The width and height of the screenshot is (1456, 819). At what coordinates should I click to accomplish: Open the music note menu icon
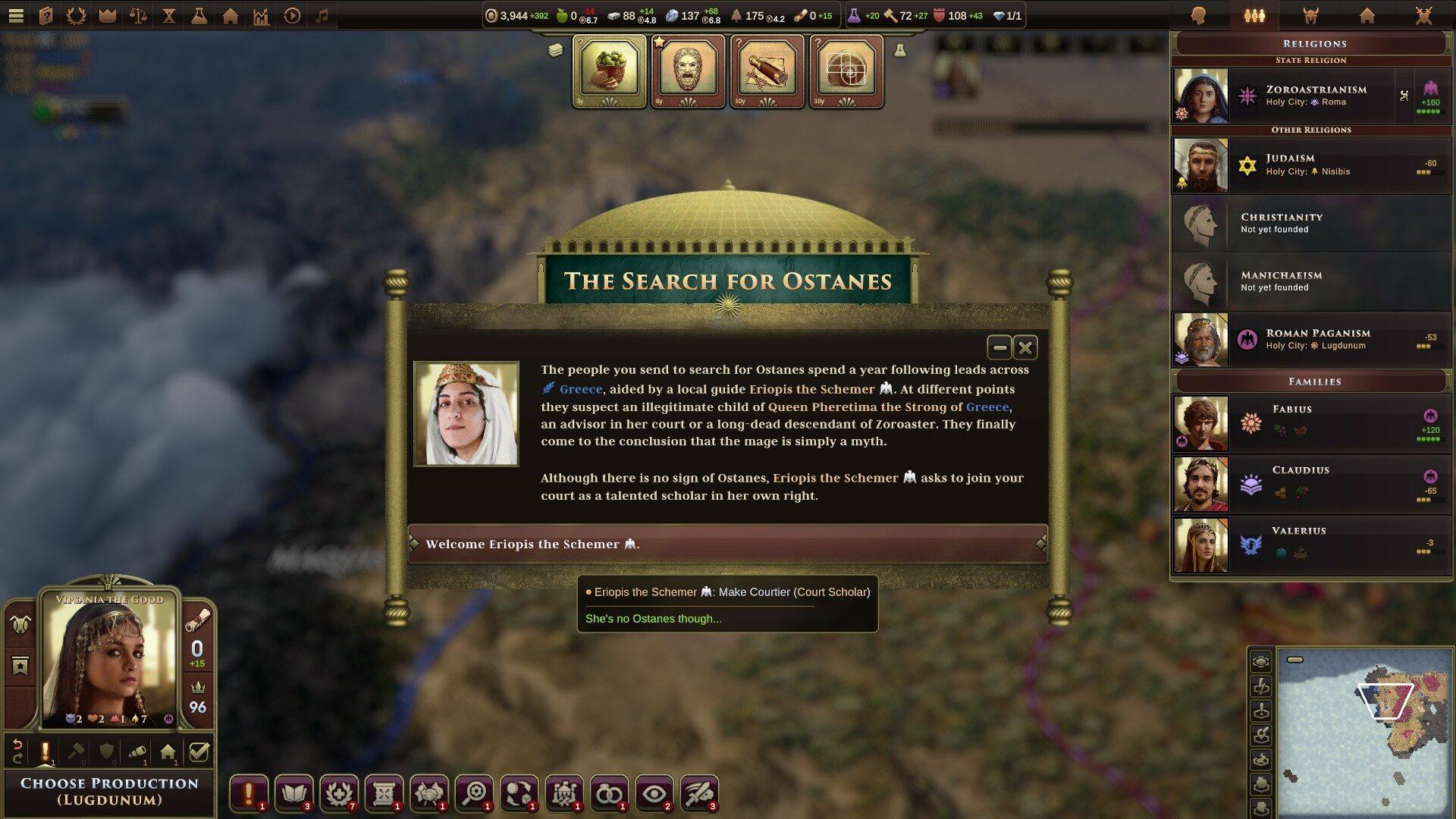coord(322,15)
